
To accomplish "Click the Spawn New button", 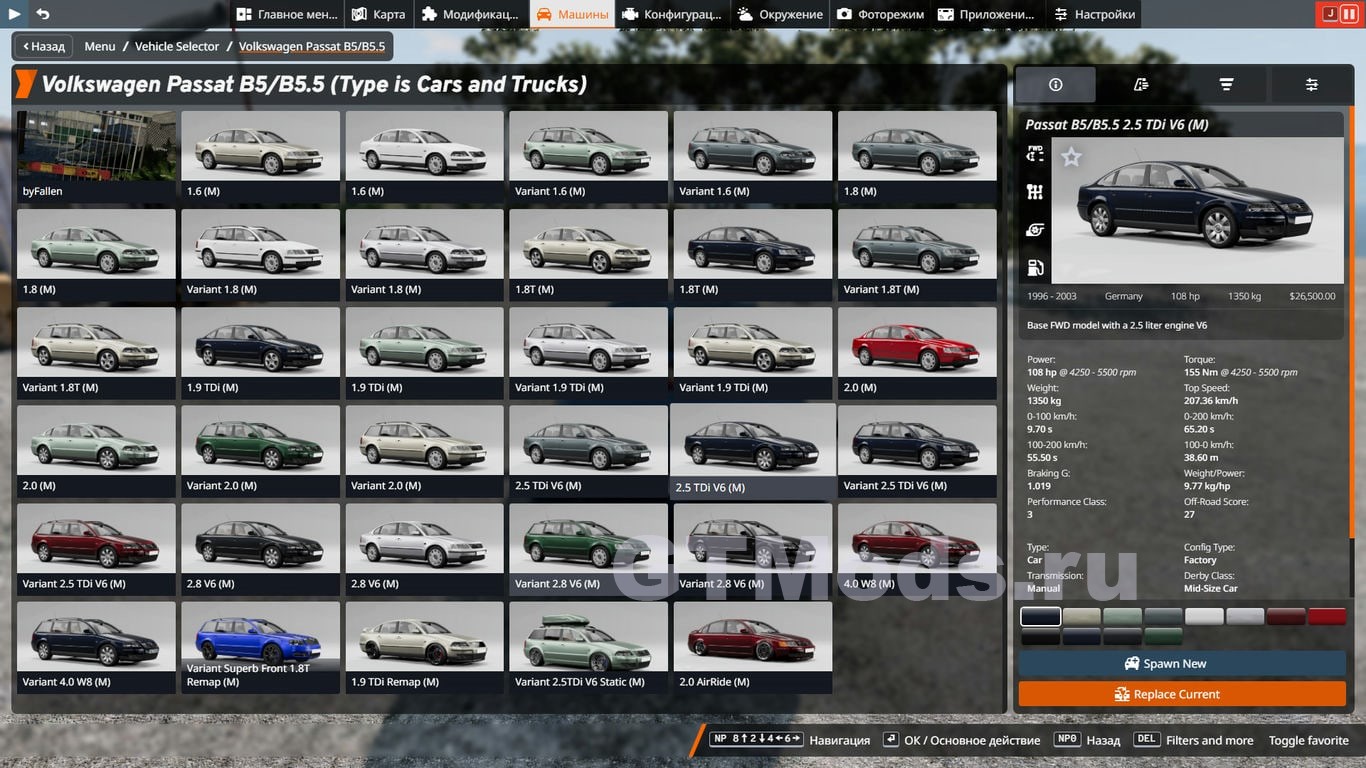I will click(x=1181, y=664).
